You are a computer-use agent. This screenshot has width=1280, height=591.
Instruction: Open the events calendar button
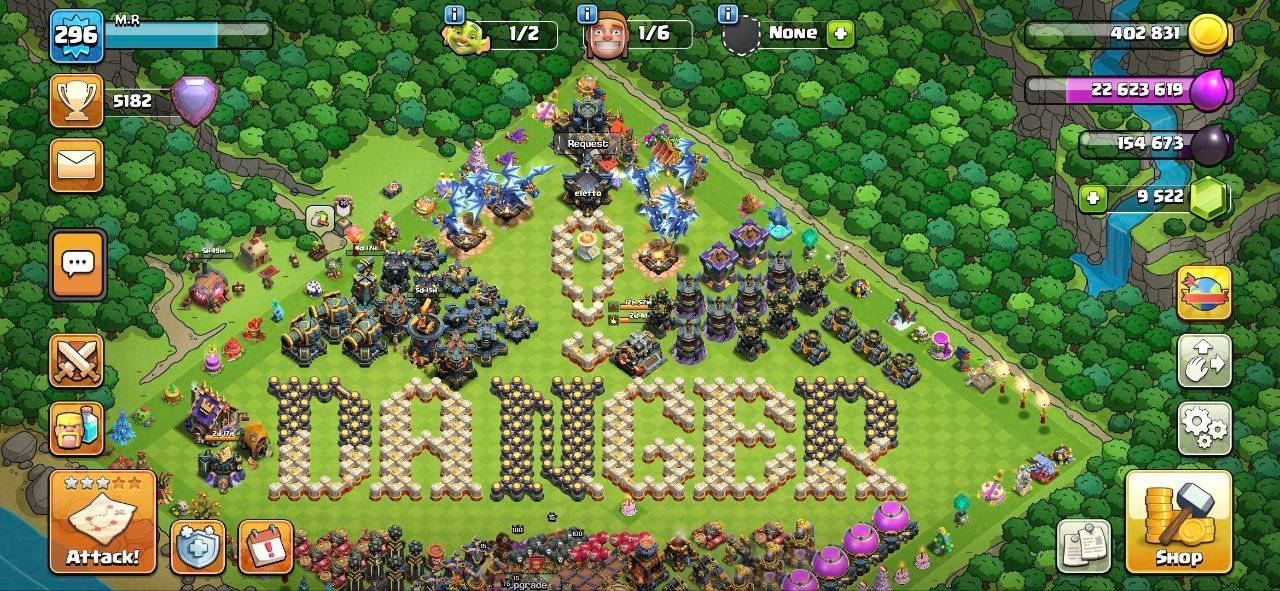(265, 547)
